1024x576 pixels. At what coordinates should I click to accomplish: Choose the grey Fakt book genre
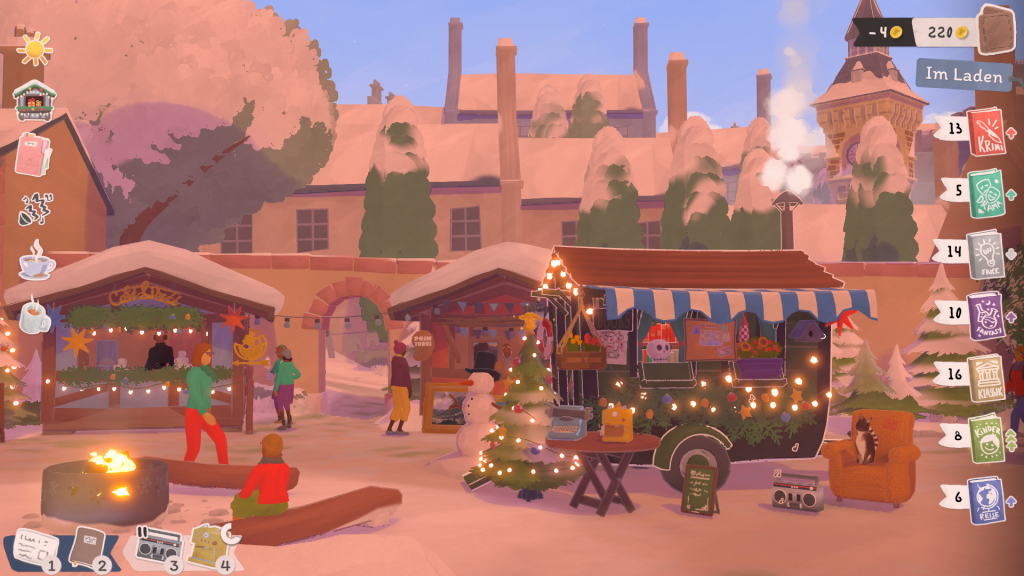985,254
